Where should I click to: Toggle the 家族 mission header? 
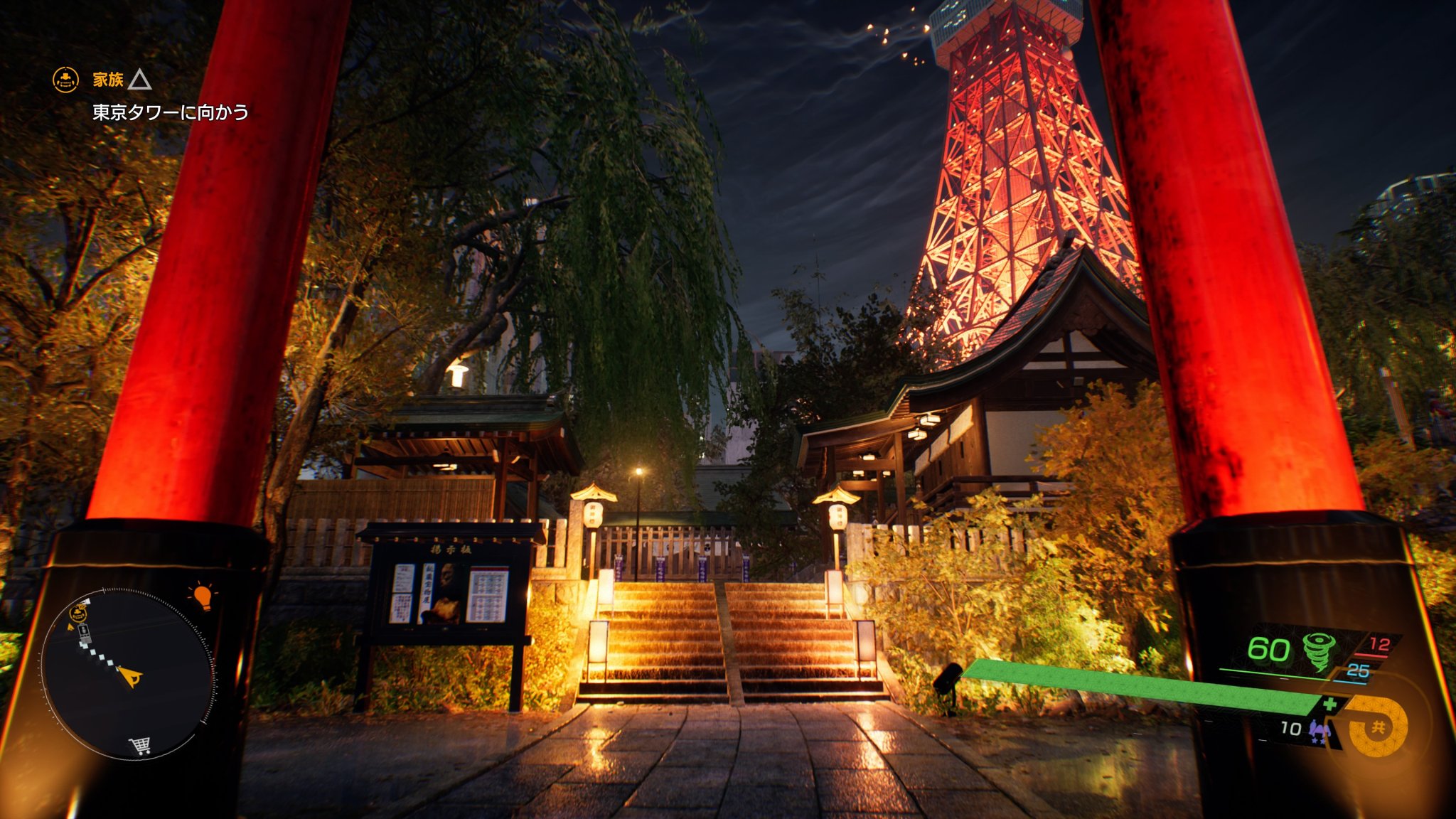(107, 80)
